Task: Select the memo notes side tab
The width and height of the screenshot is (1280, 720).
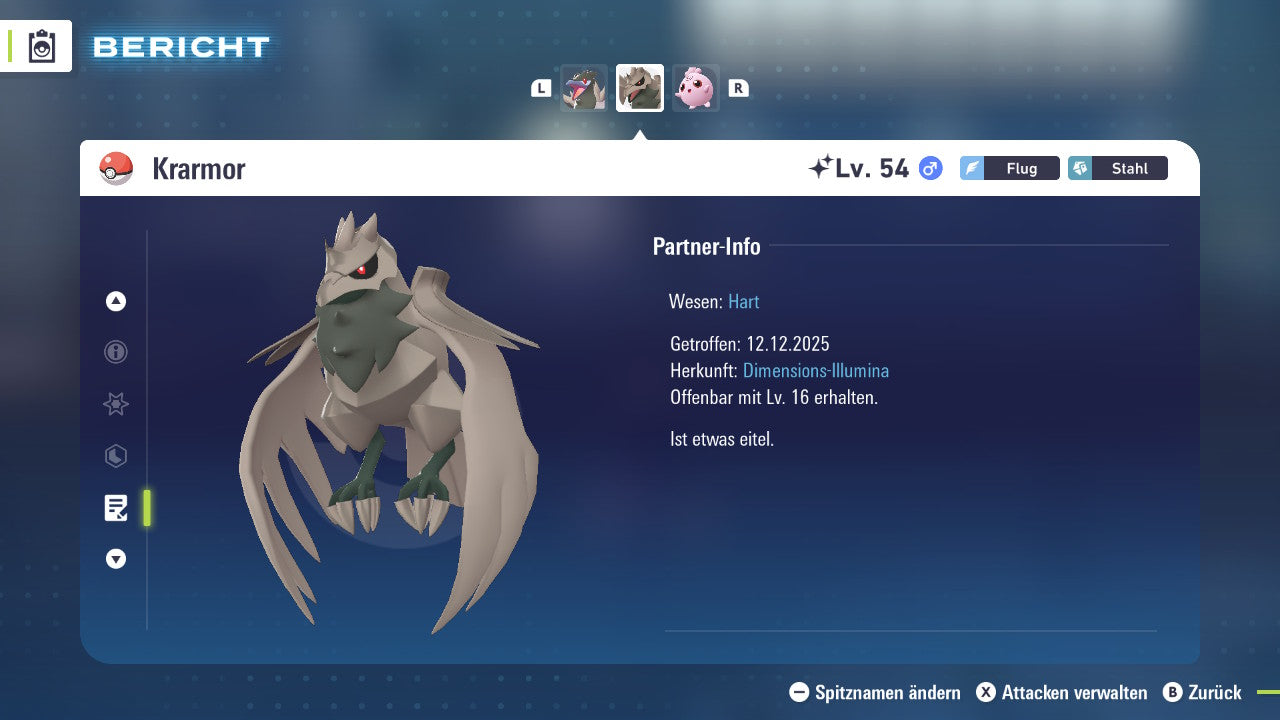Action: (116, 508)
